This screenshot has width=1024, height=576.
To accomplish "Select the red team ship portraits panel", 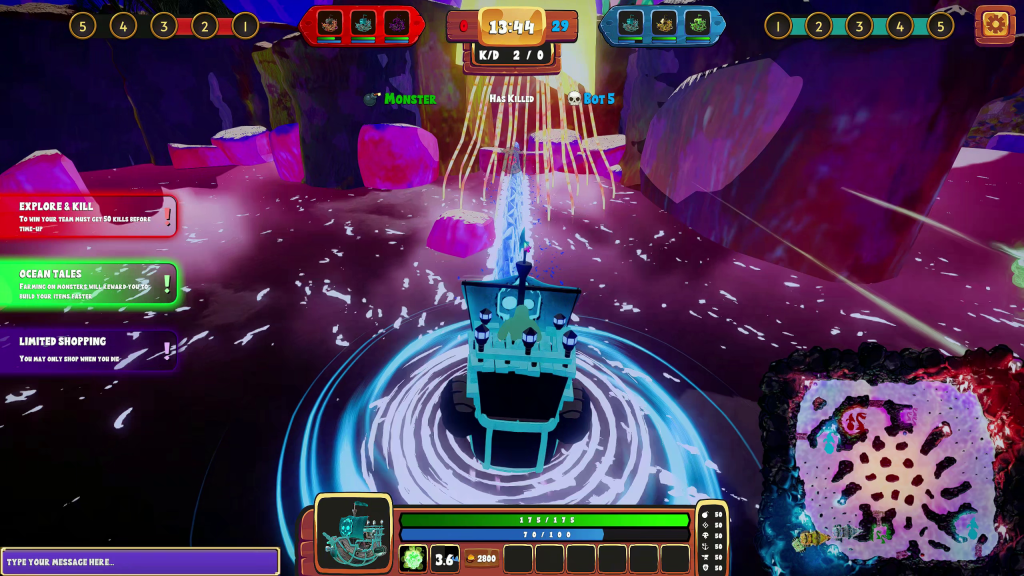I will 362,24.
